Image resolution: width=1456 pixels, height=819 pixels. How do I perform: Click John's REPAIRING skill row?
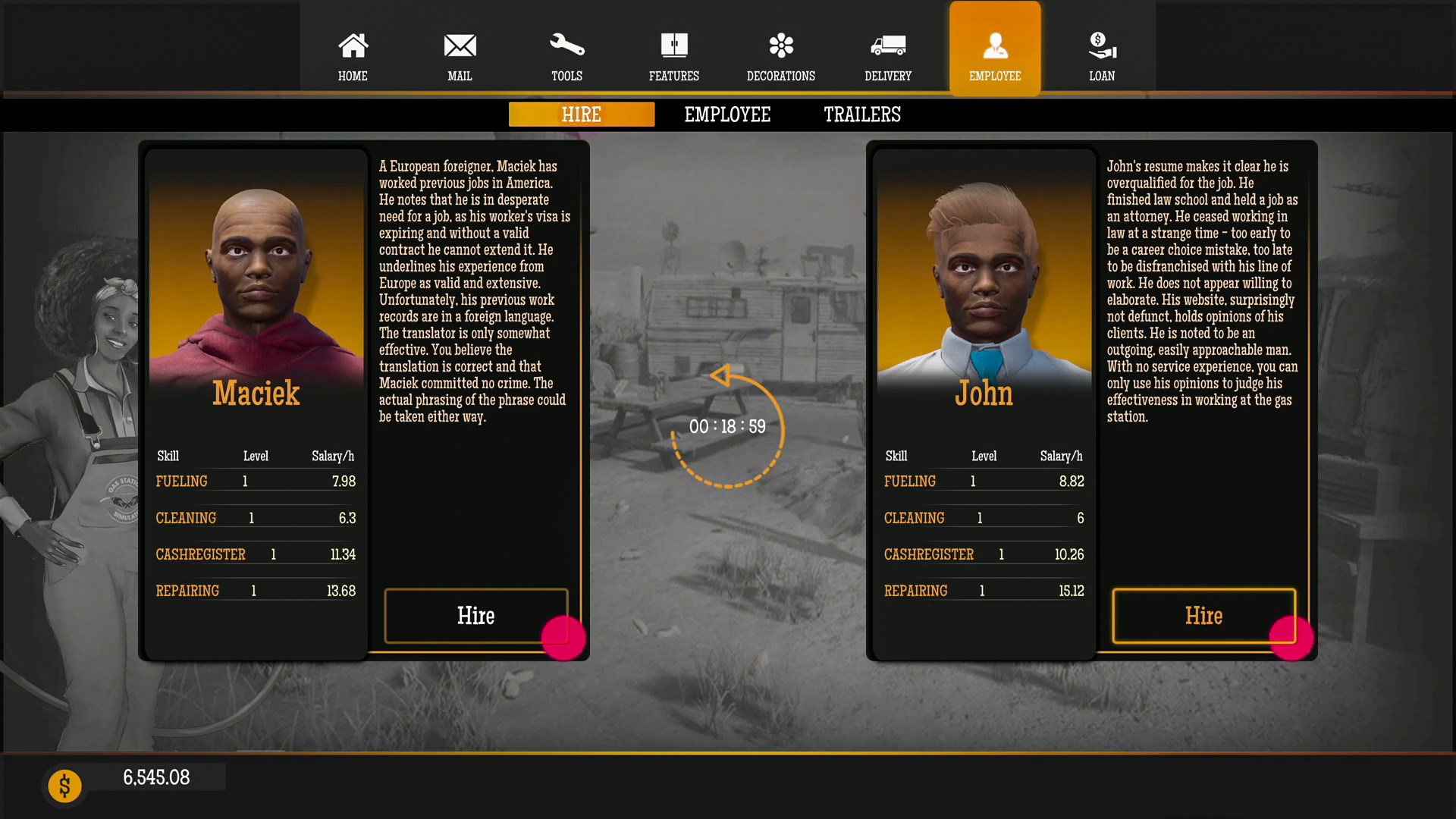pyautogui.click(x=984, y=590)
